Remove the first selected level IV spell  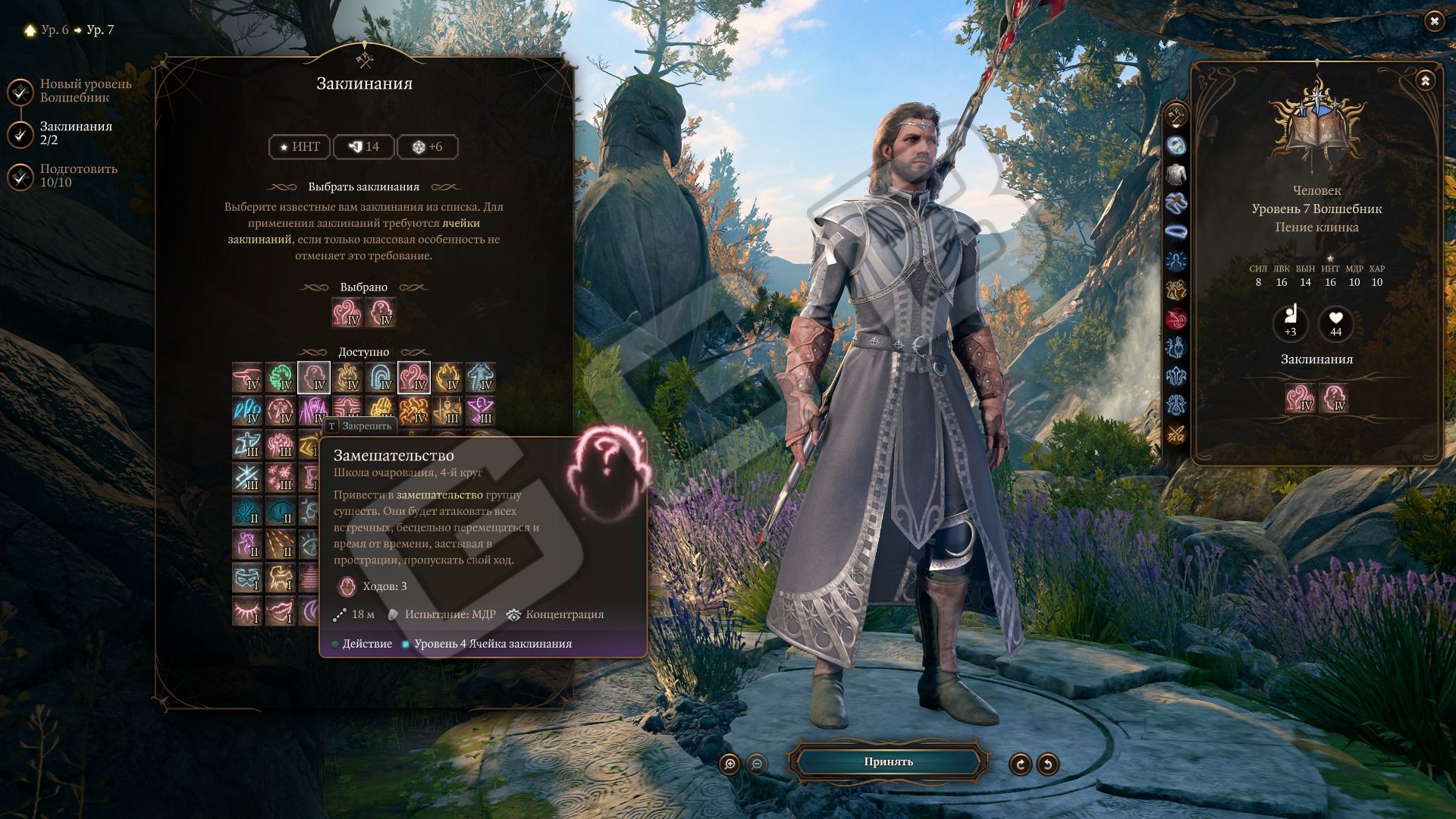point(347,312)
